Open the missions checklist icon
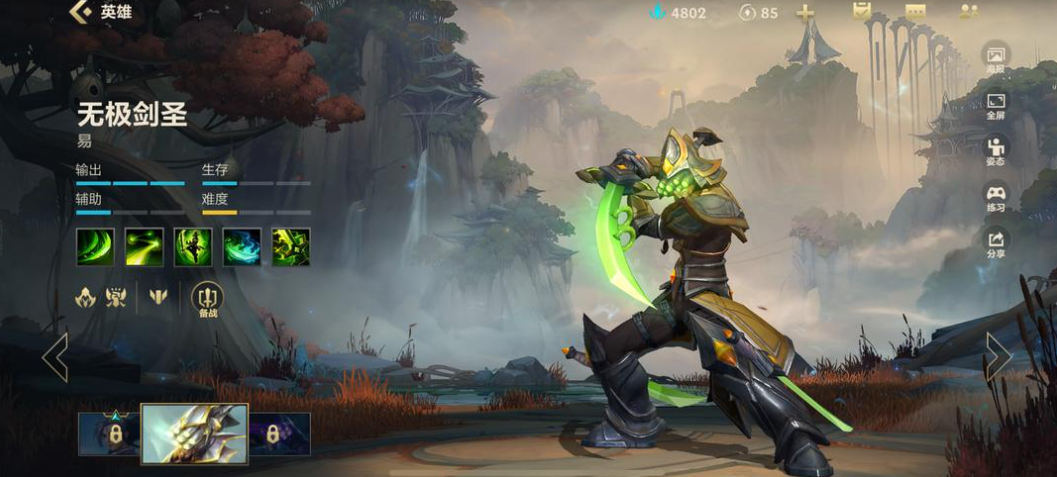Viewport: 1057px width, 477px height. click(861, 12)
